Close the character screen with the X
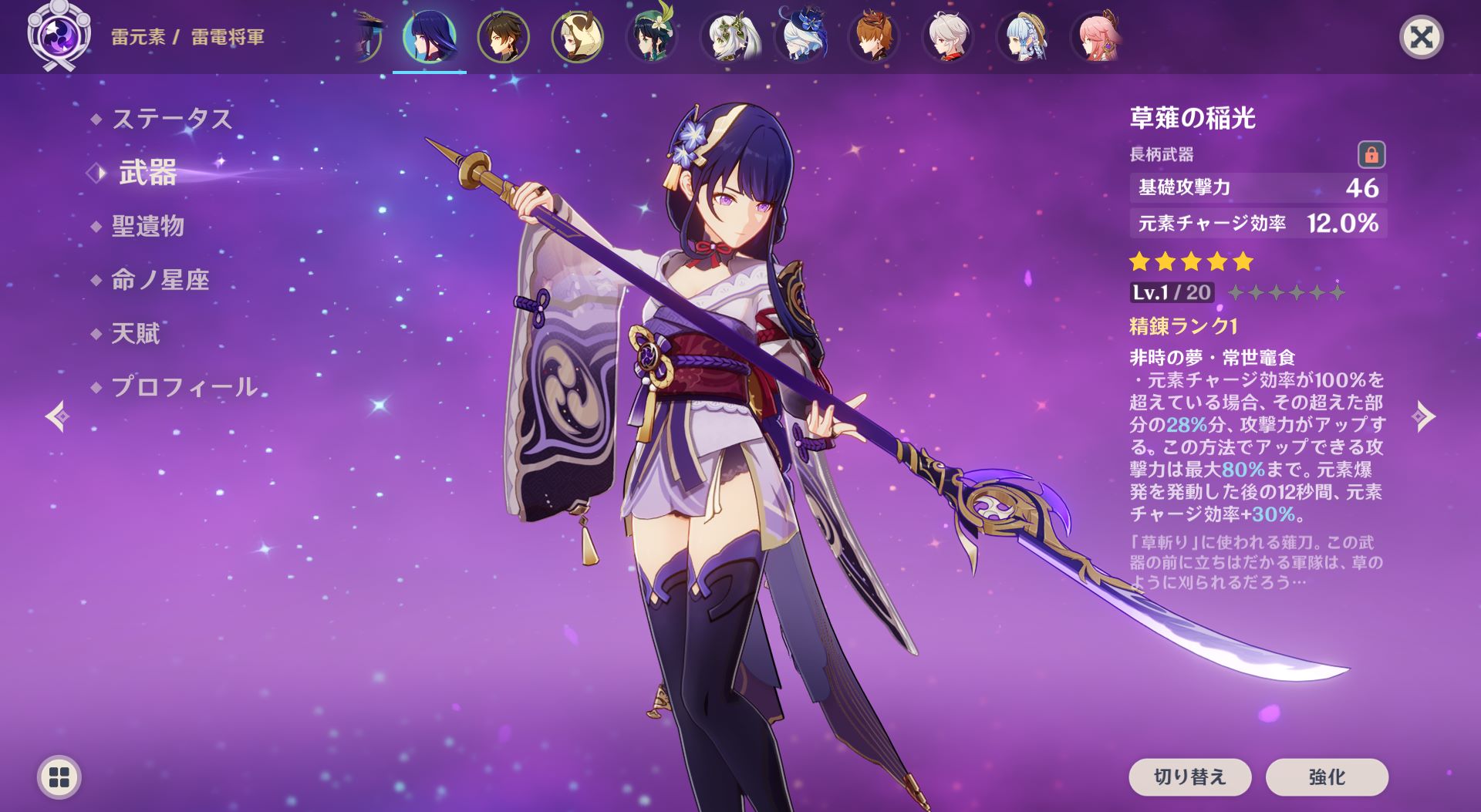Image resolution: width=1481 pixels, height=812 pixels. pyautogui.click(x=1421, y=37)
